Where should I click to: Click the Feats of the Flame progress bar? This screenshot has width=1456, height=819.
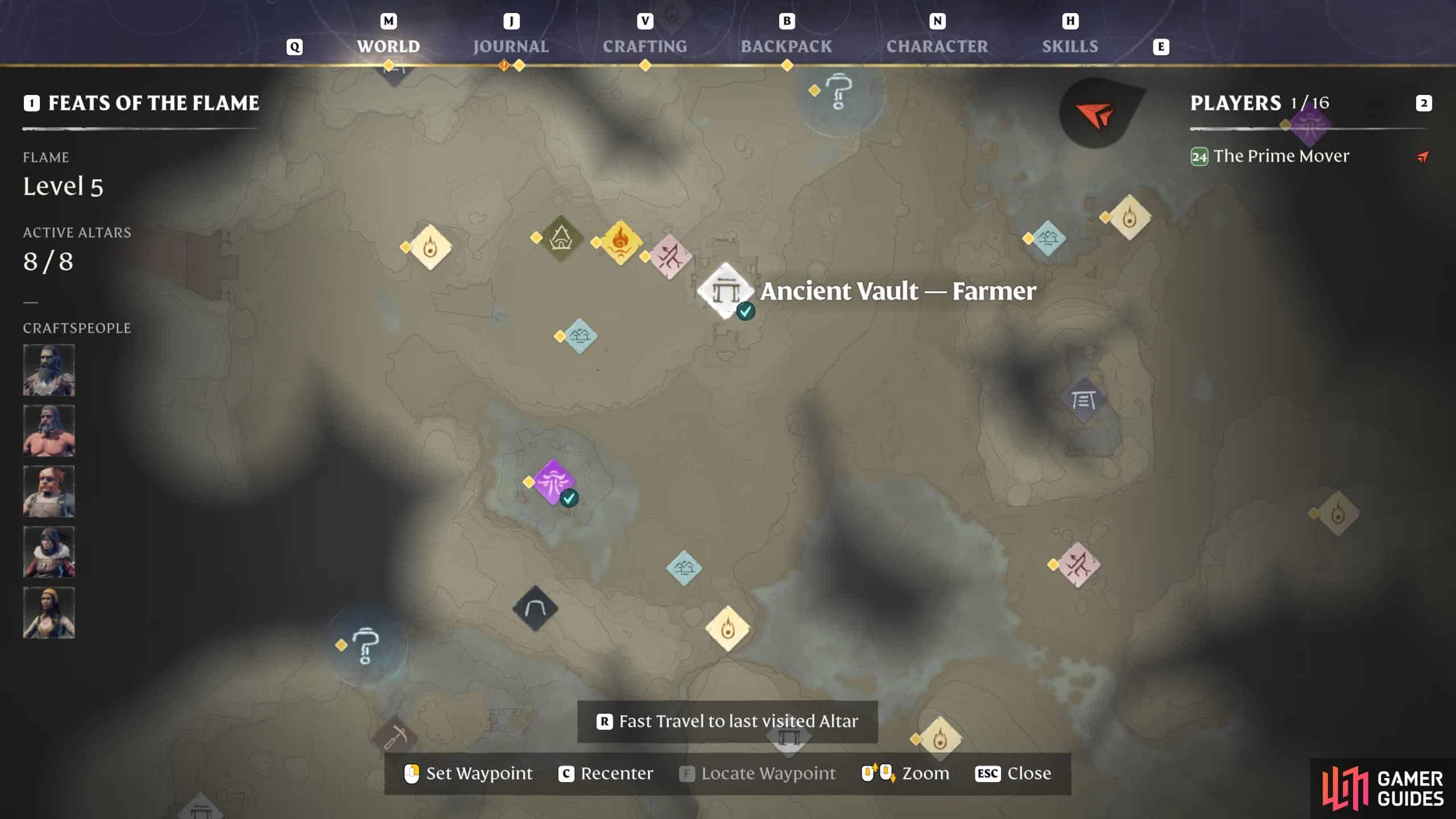(x=139, y=129)
